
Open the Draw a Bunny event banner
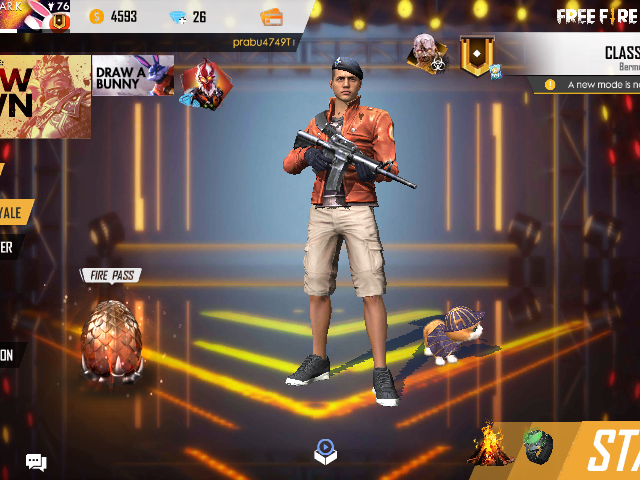click(x=132, y=75)
